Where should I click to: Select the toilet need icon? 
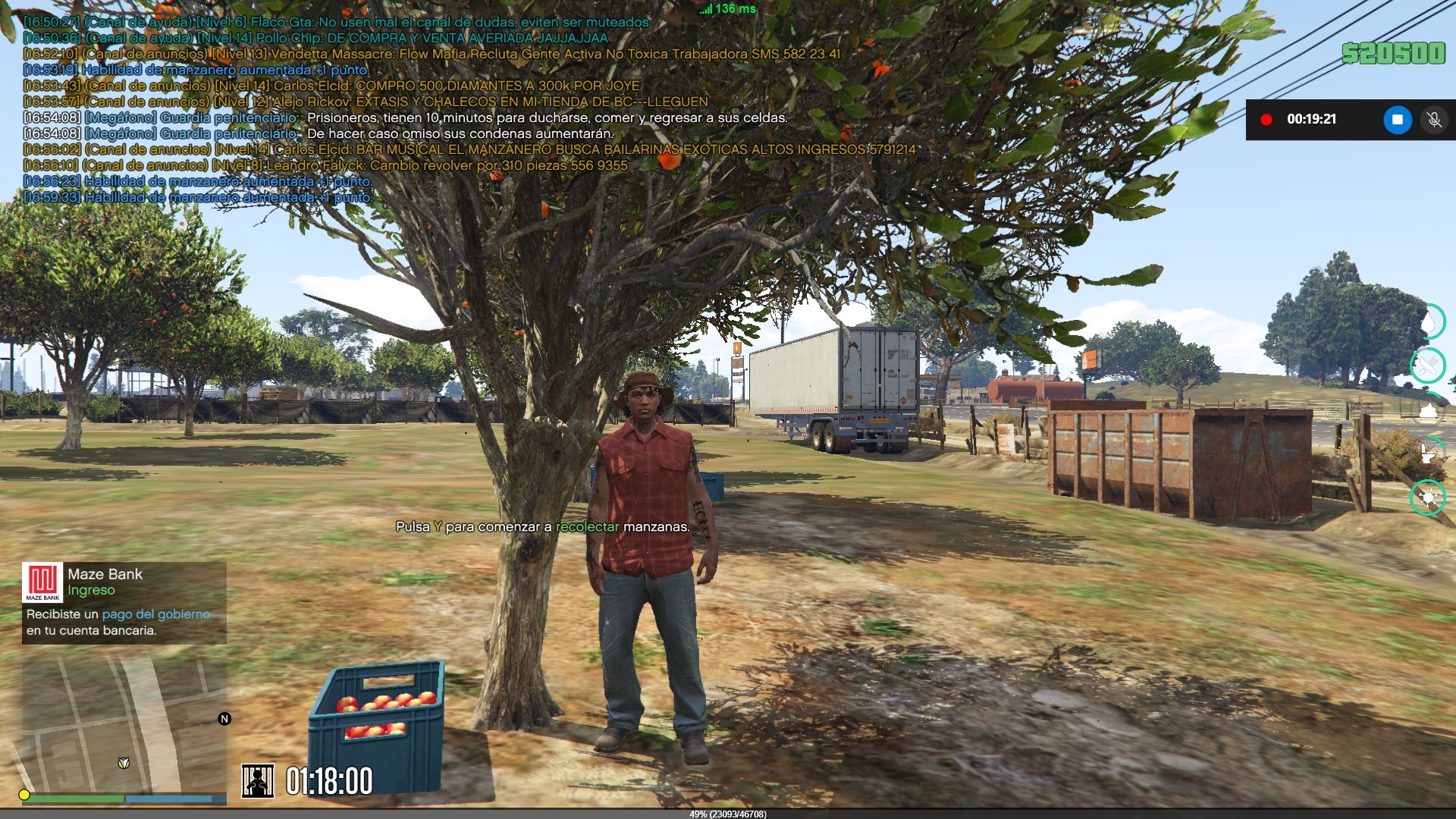[x=1428, y=453]
